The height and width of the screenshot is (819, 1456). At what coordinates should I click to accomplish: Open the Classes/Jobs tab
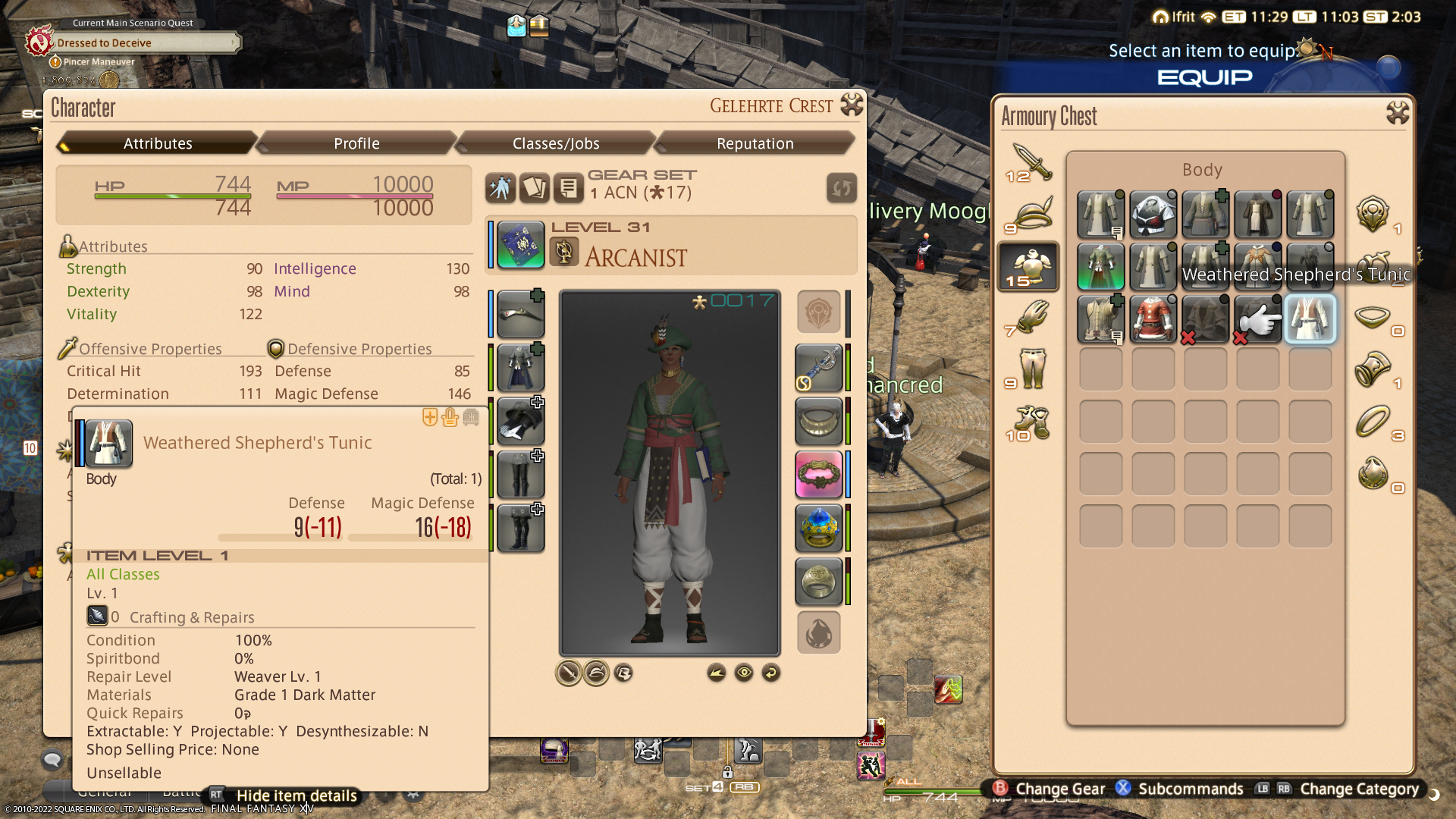coord(556,143)
